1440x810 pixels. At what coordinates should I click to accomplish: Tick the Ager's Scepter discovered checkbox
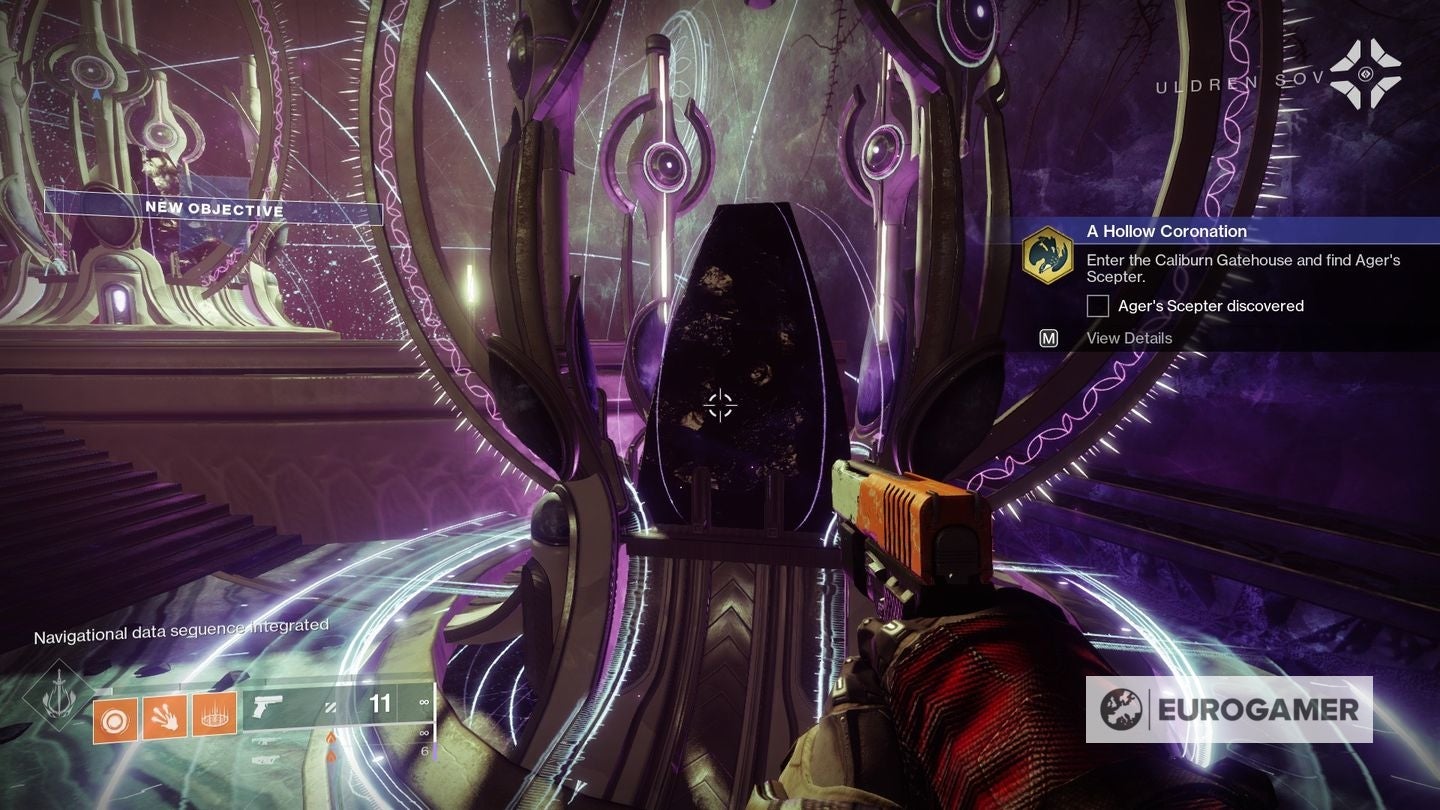[x=1098, y=306]
